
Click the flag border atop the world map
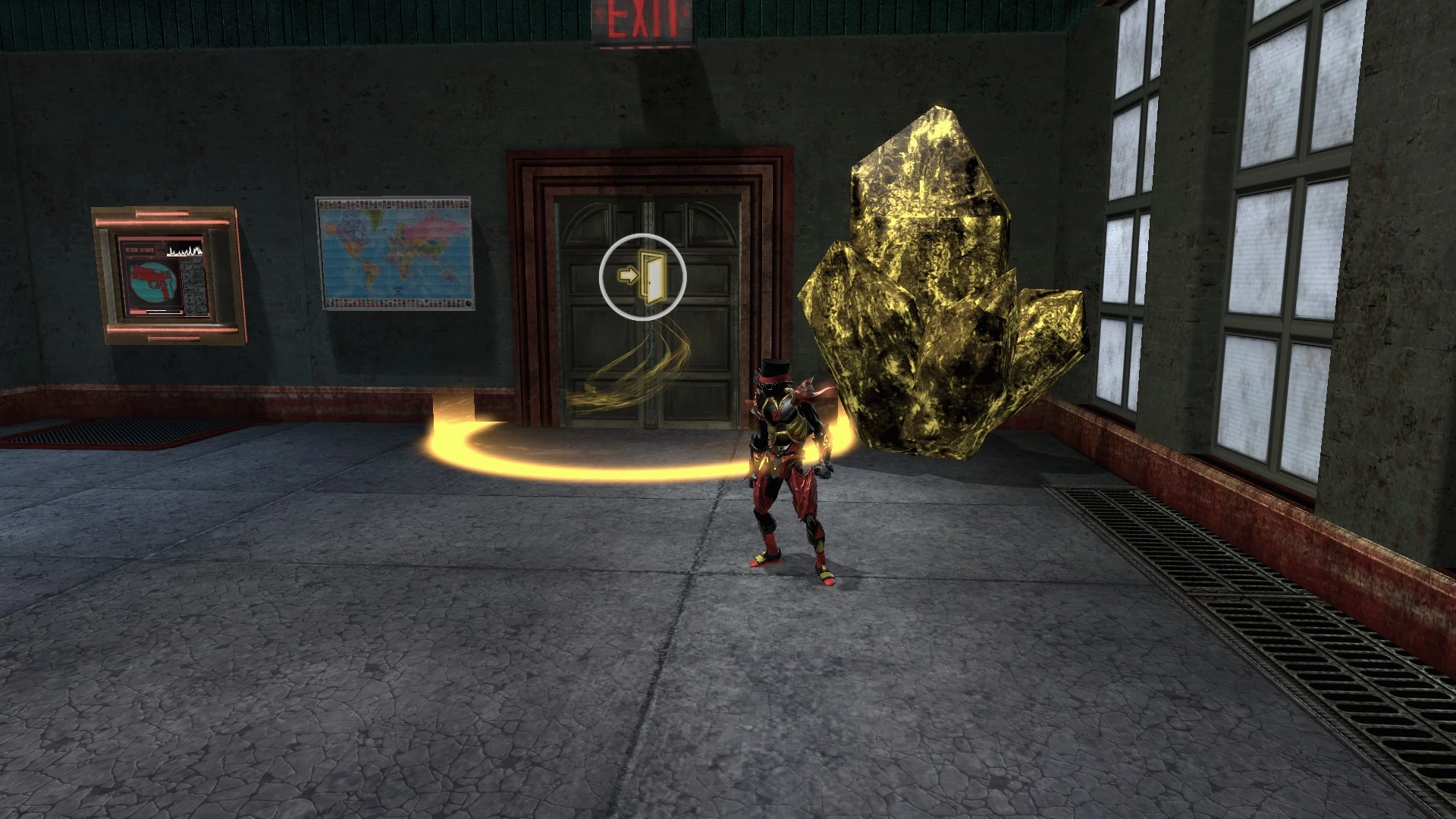click(x=393, y=203)
